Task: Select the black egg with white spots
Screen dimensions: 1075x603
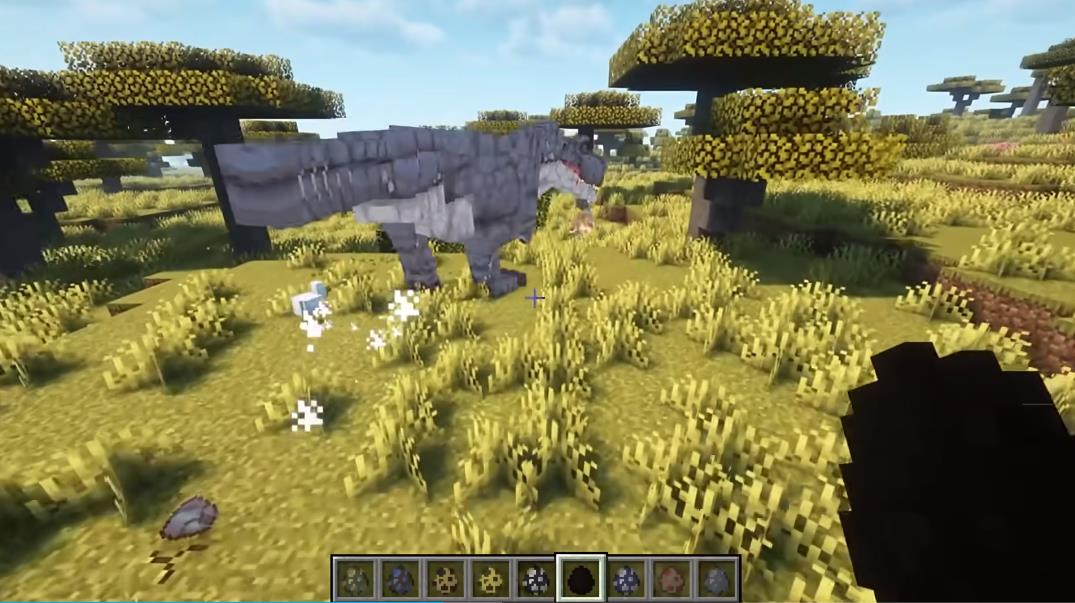Action: (535, 578)
